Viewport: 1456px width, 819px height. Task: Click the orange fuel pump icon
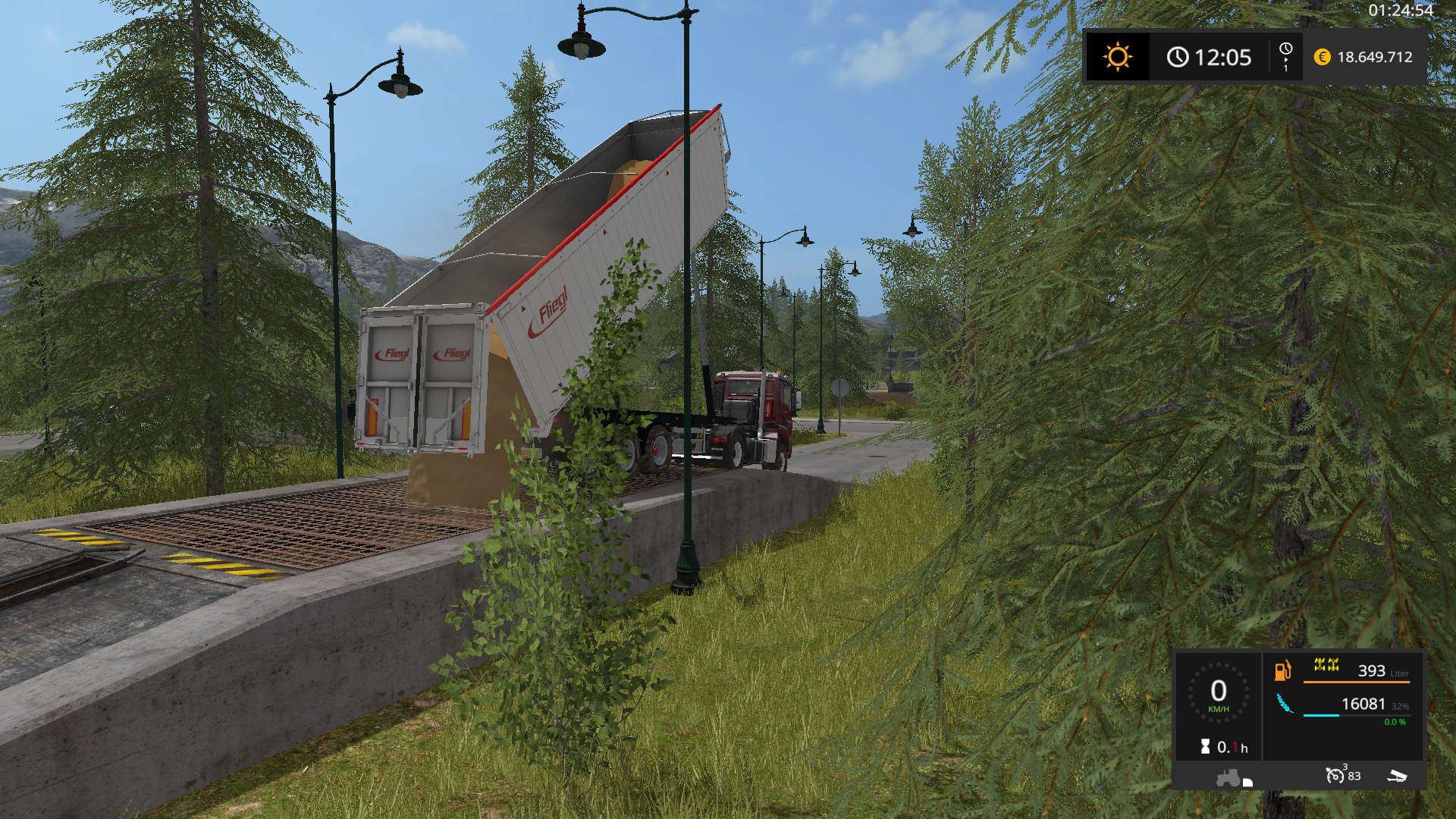pos(1282,670)
